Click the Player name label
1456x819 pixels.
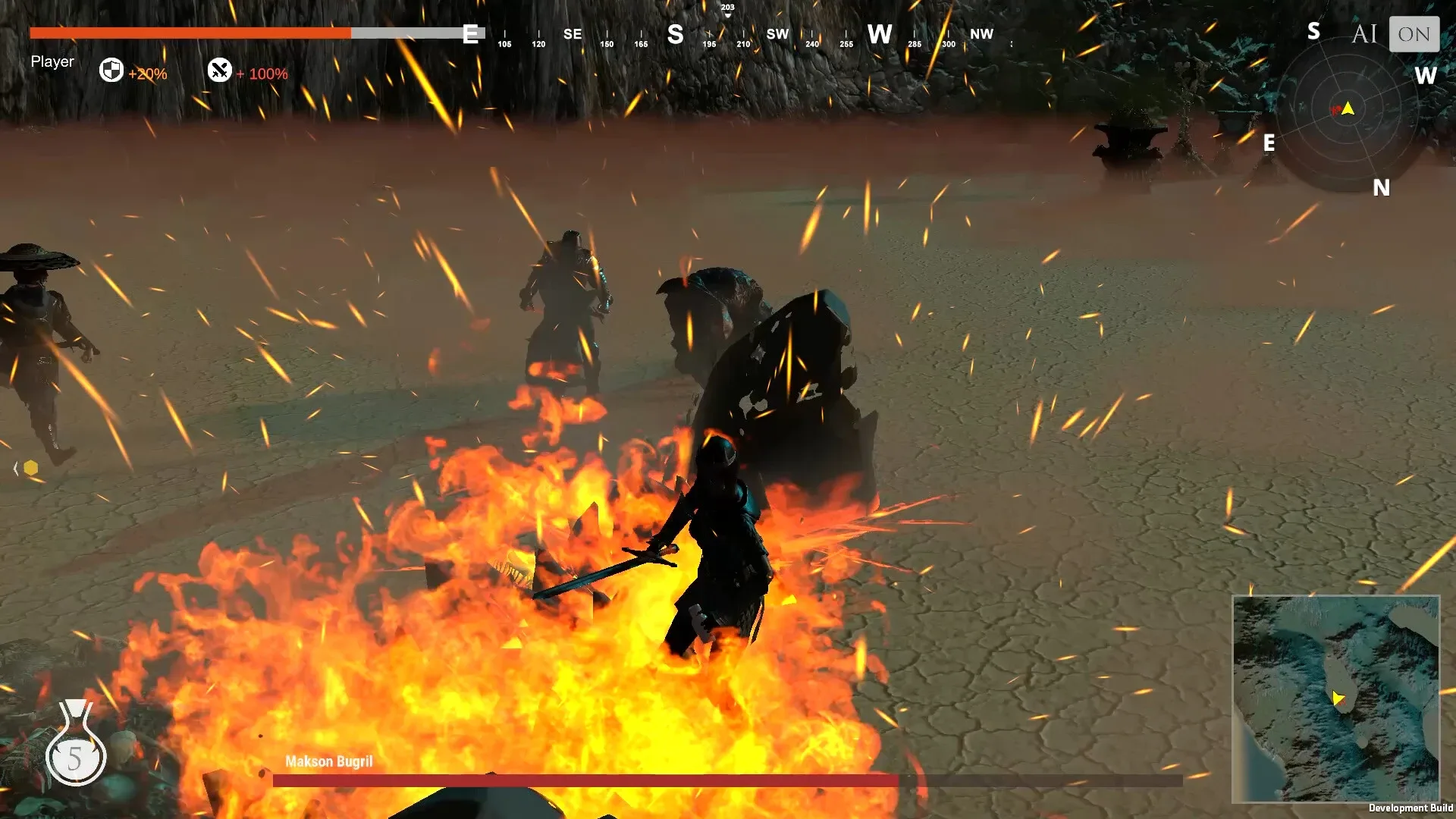[x=52, y=61]
